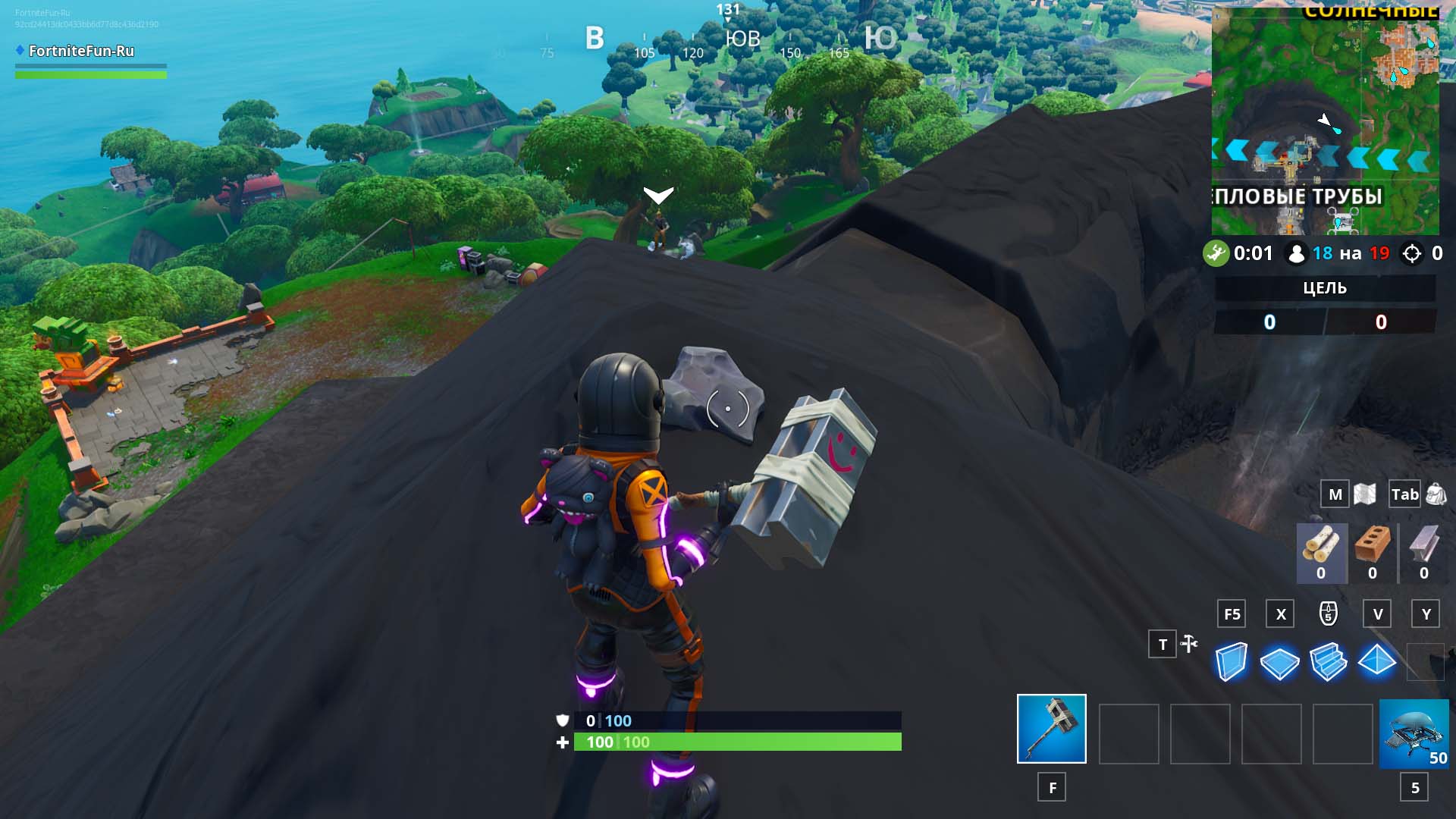1456x819 pixels.
Task: Open the minimap
Action: pyautogui.click(x=1325, y=121)
